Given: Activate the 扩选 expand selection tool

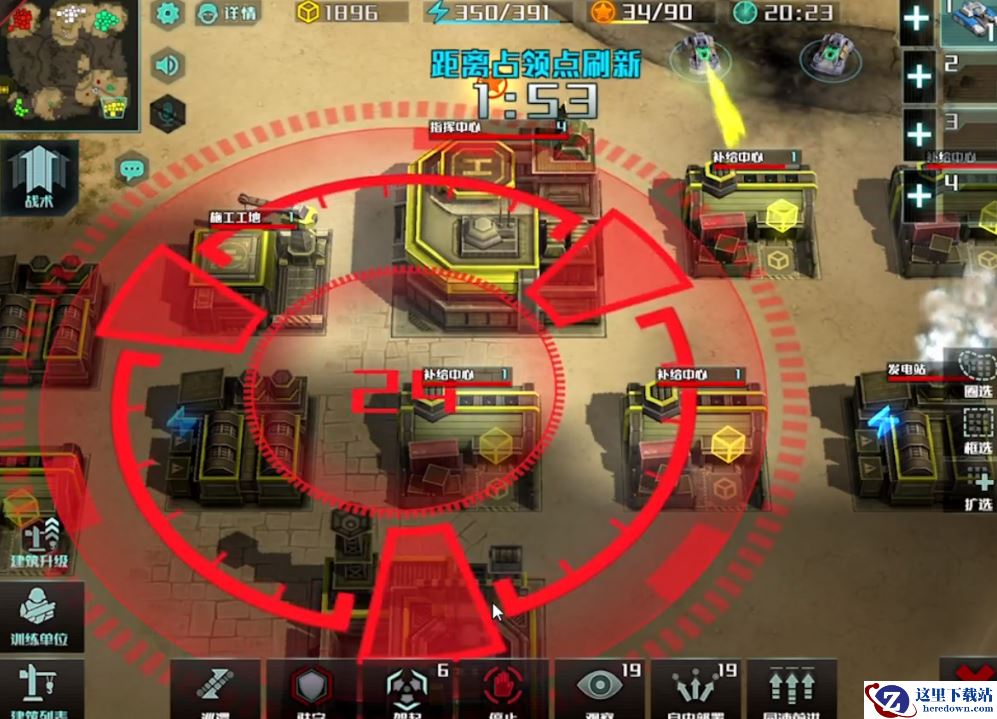Looking at the screenshot, I should click(x=977, y=490).
